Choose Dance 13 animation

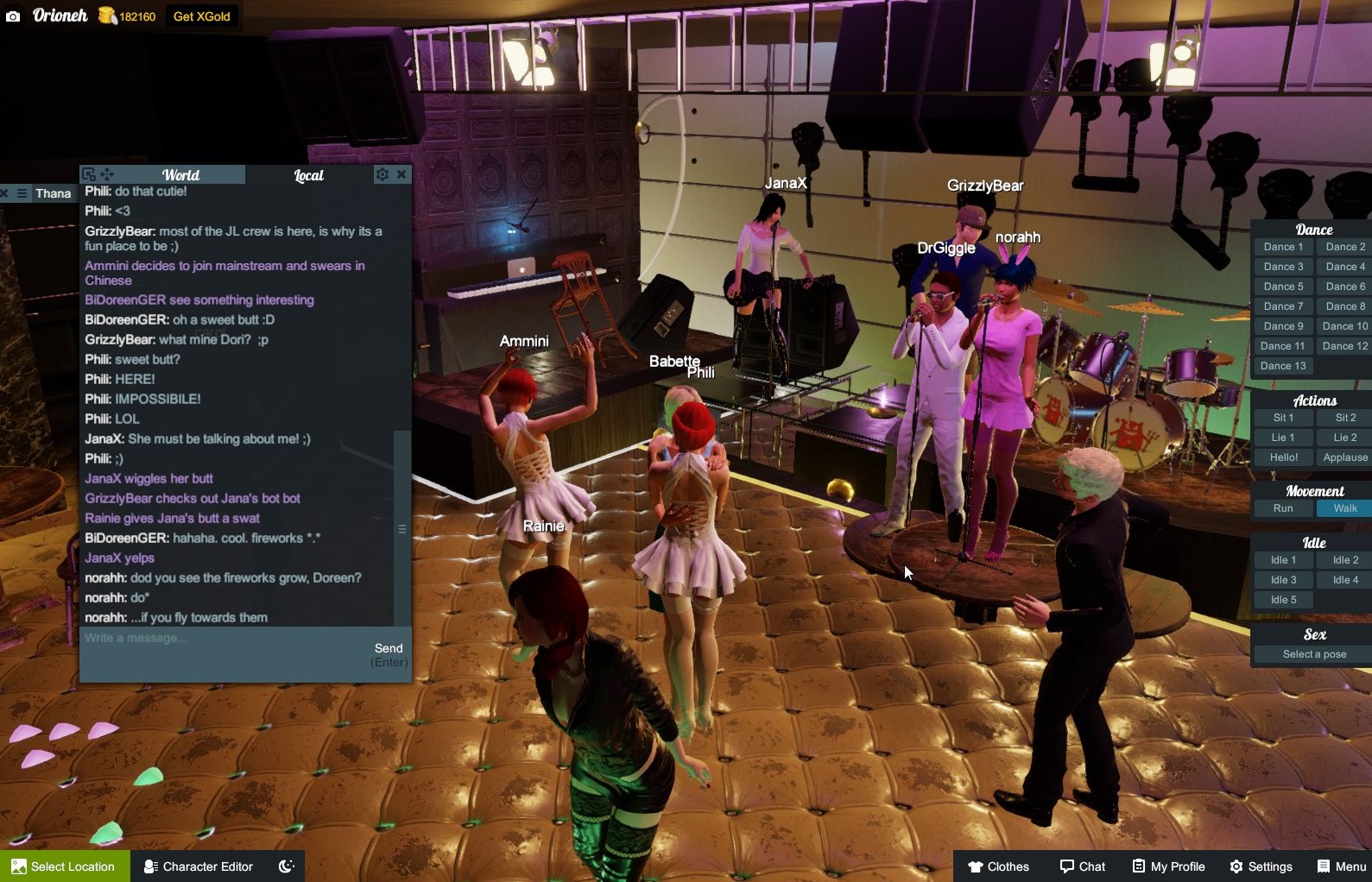pyautogui.click(x=1283, y=366)
